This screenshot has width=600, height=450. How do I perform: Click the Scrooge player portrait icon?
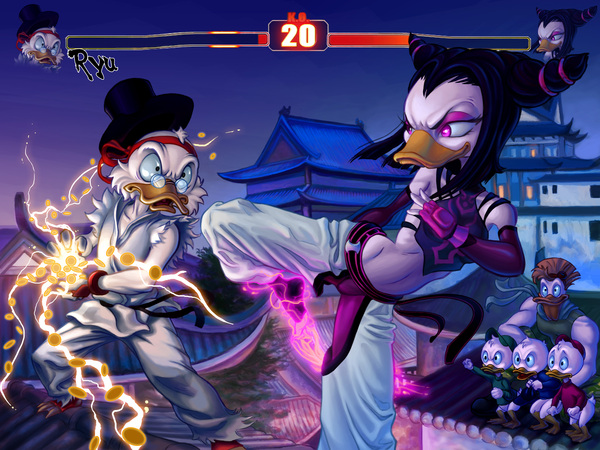[x=39, y=35]
